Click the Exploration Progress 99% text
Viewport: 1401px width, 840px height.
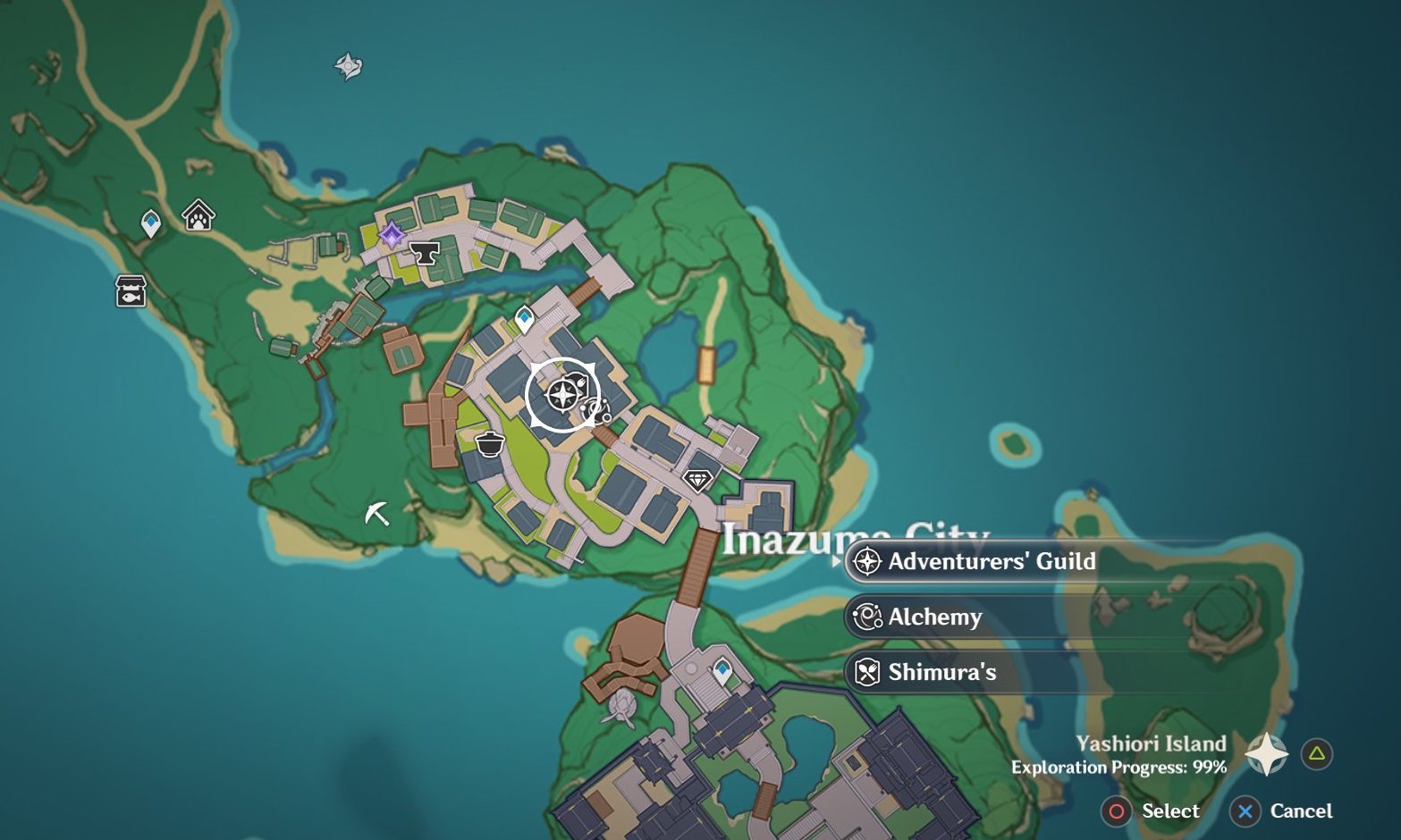(x=1118, y=766)
